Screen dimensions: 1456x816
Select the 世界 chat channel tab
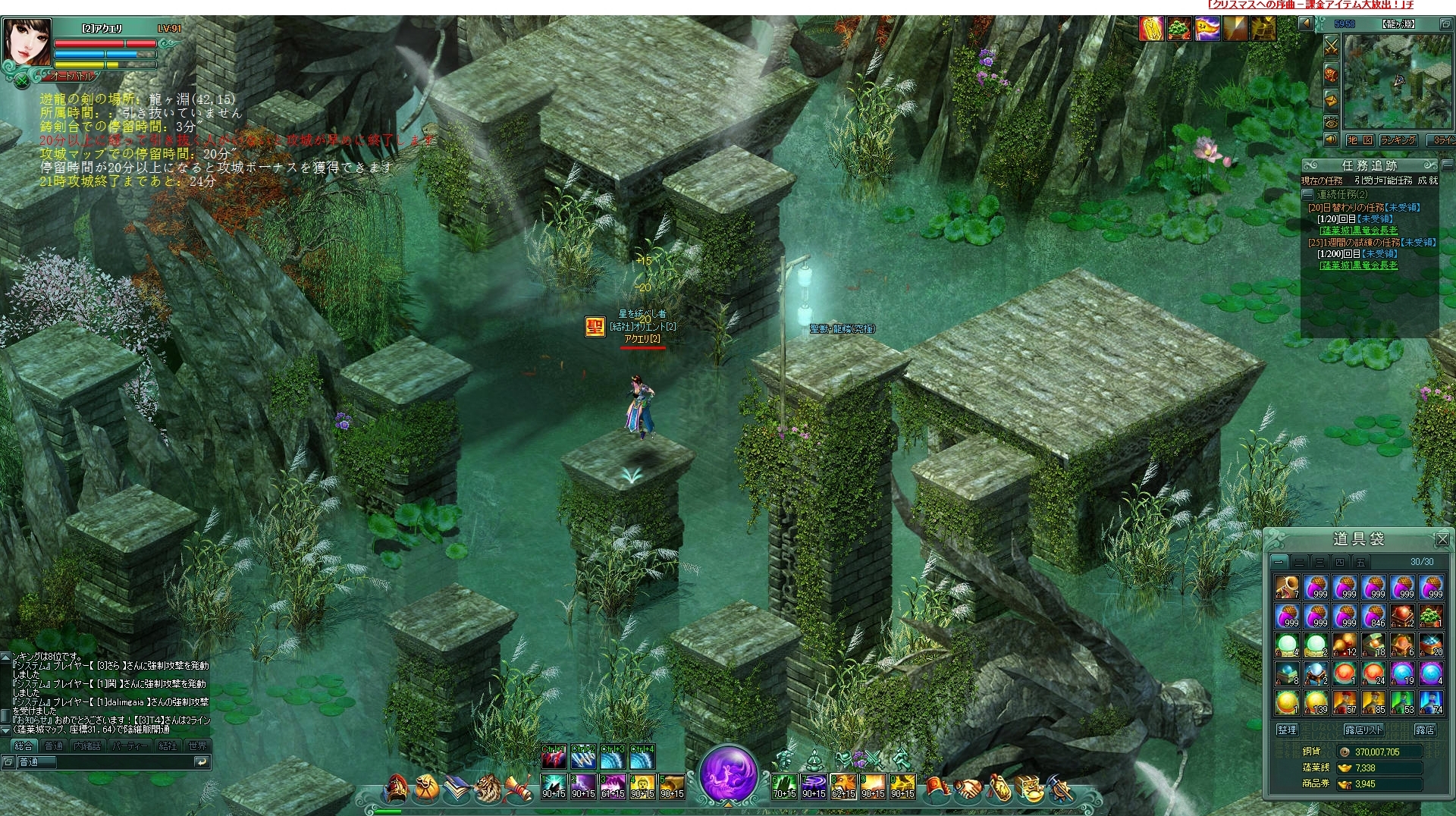(197, 745)
